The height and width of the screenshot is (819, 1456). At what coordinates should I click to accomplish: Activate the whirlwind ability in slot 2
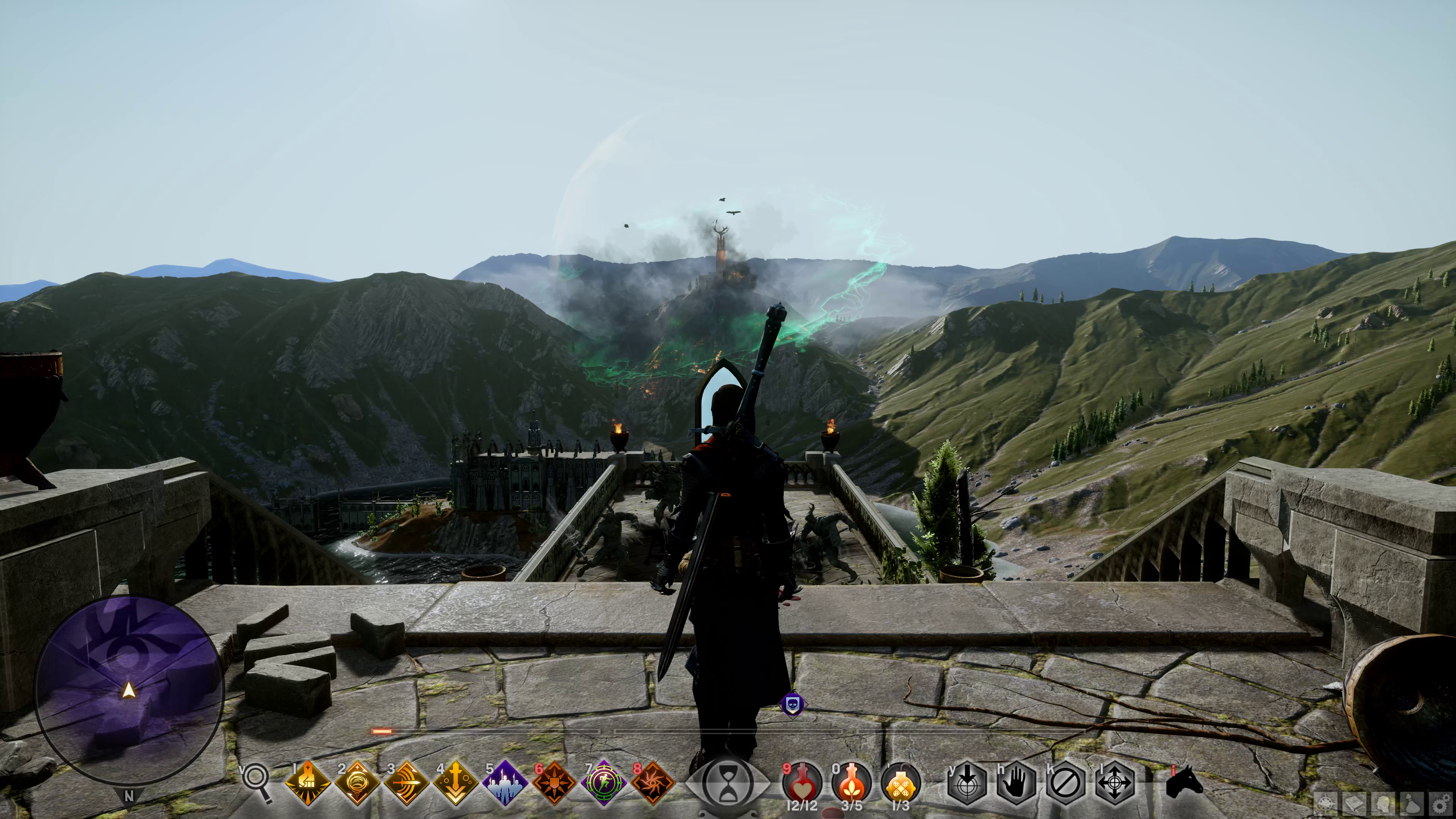[357, 783]
